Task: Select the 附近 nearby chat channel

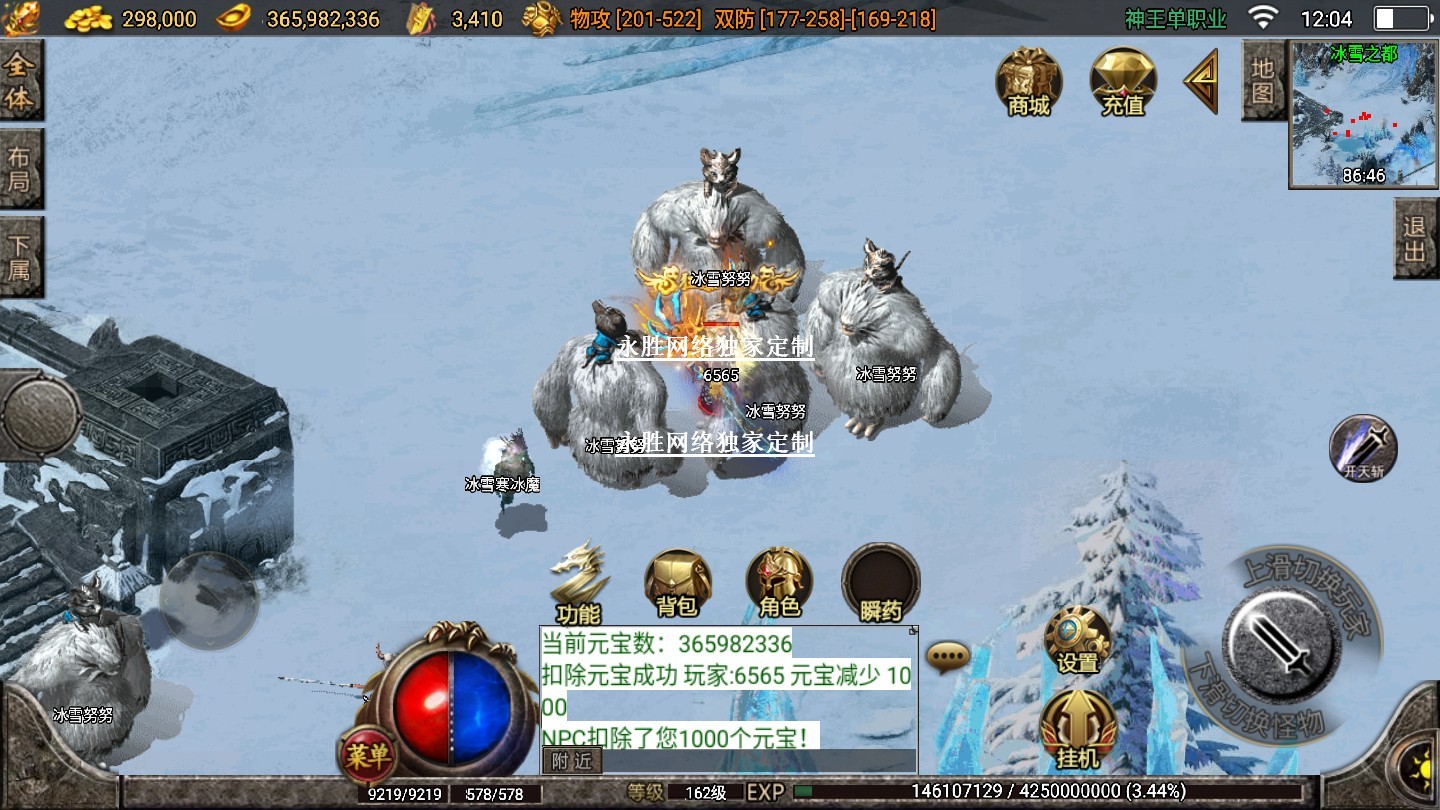Action: 572,761
